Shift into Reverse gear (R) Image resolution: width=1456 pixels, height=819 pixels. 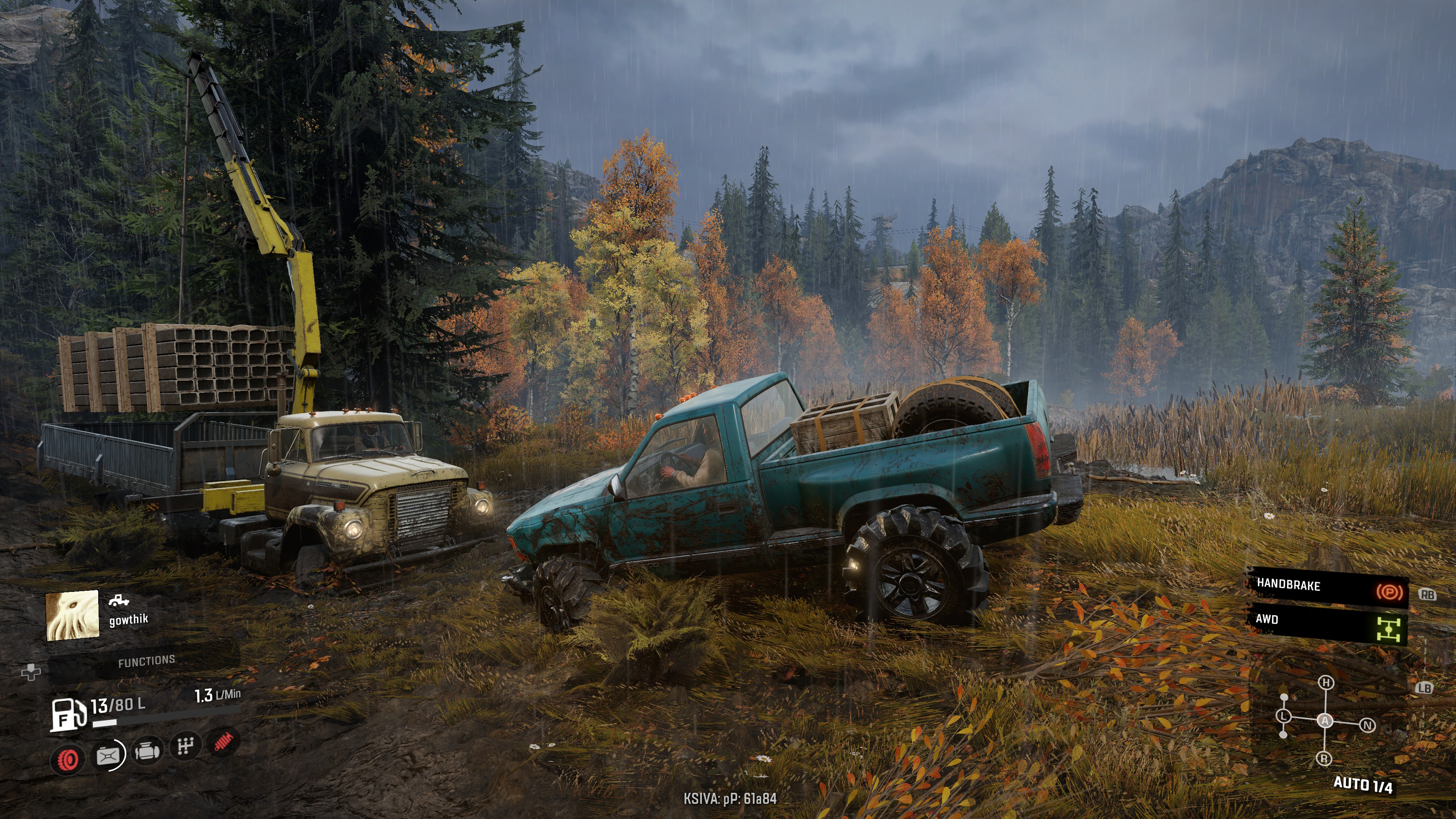pos(1324,758)
